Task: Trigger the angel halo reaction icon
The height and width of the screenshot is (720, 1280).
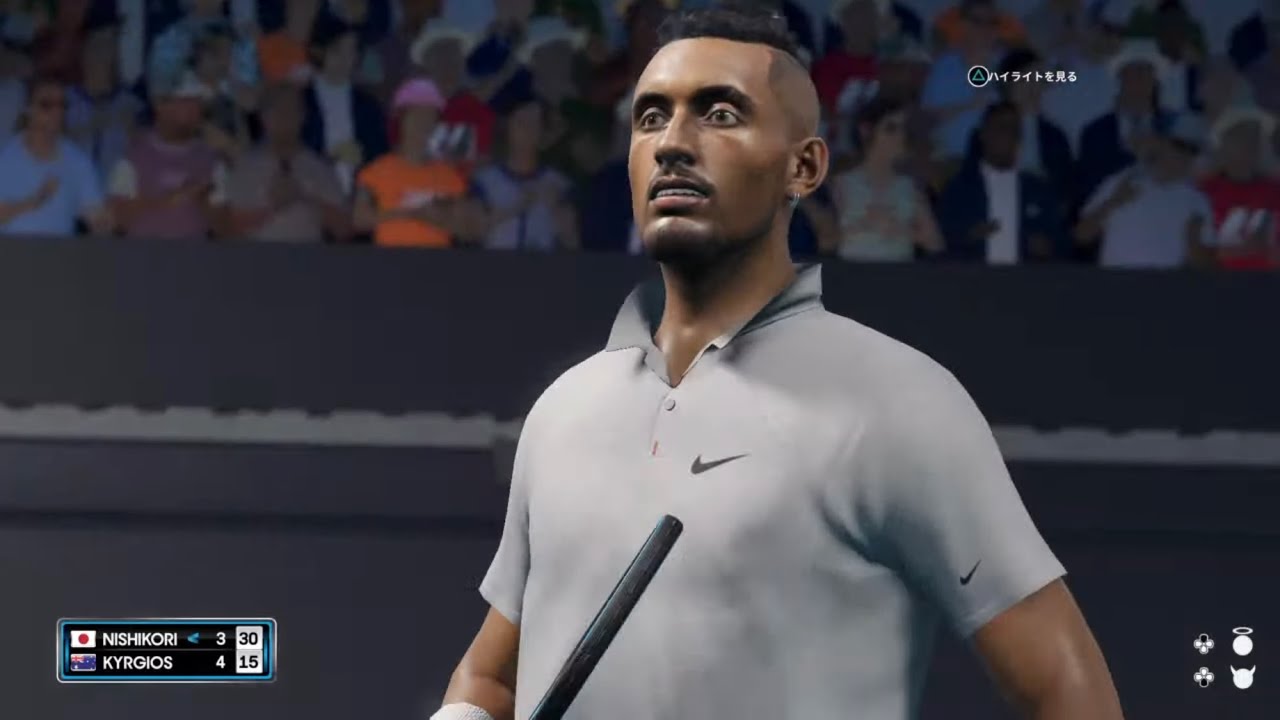Action: point(1242,642)
